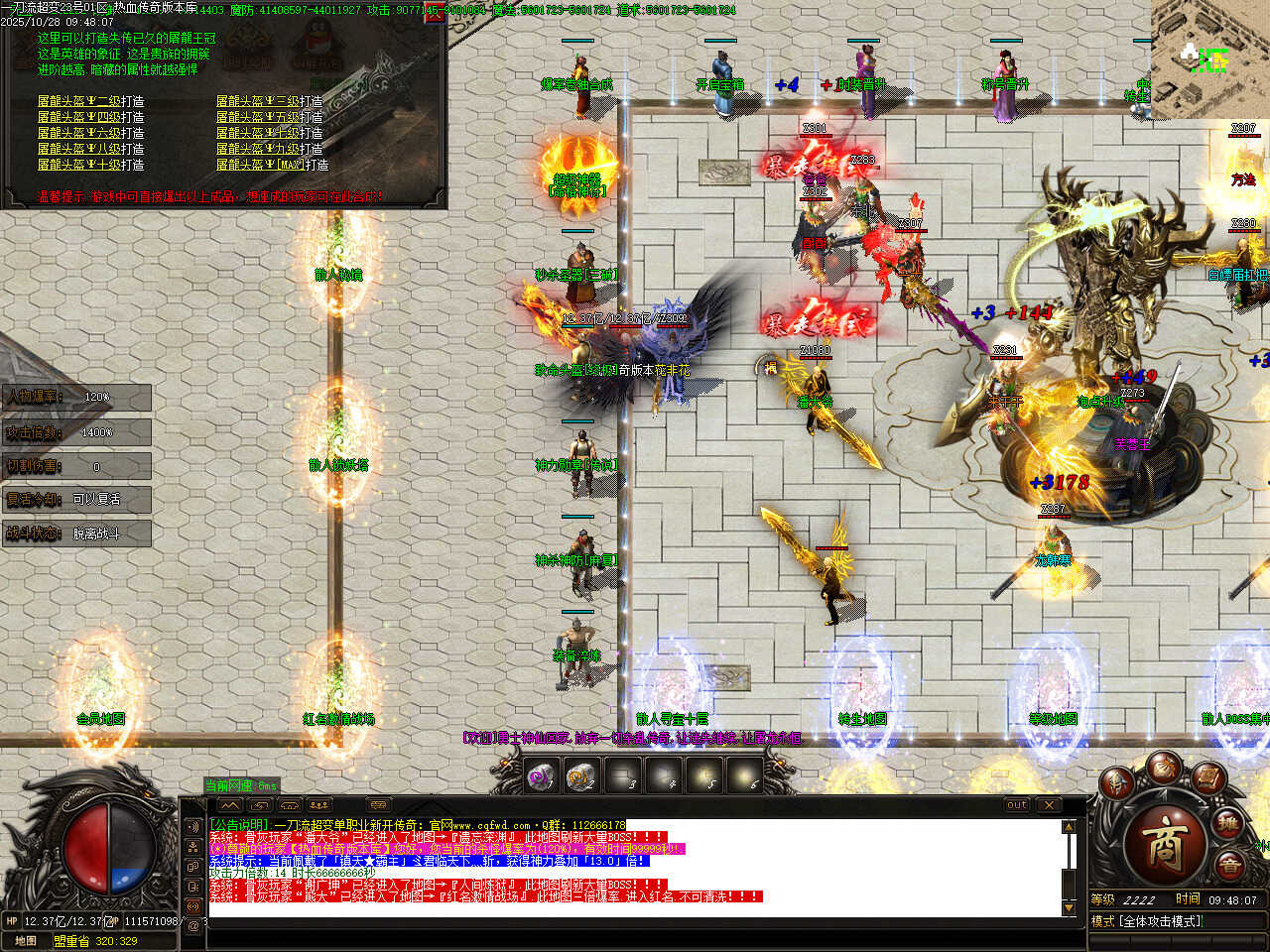Open character panel via helmet icon
Screen dimensions: 1270x952
(1118, 783)
